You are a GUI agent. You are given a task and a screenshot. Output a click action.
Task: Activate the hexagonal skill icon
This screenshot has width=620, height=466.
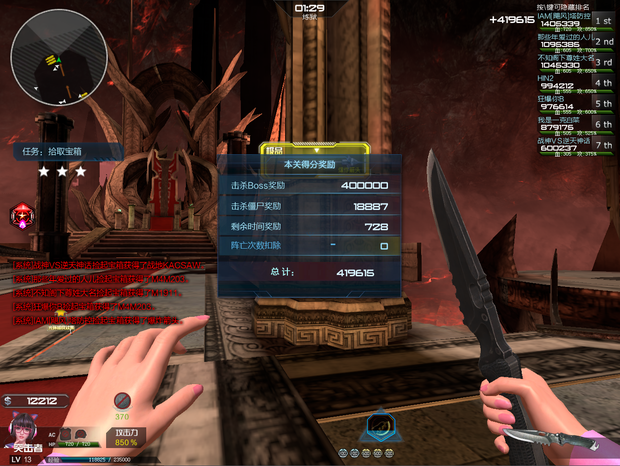(x=379, y=425)
